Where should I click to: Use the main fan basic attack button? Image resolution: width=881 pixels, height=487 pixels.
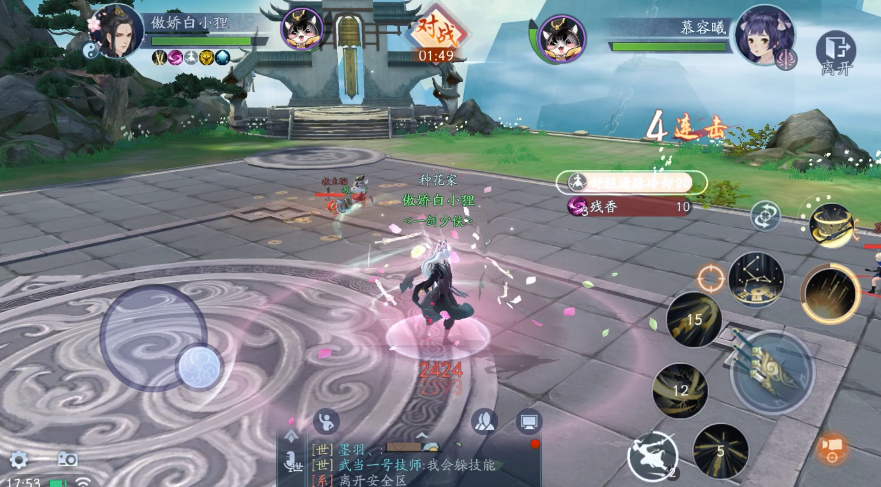(x=772, y=368)
